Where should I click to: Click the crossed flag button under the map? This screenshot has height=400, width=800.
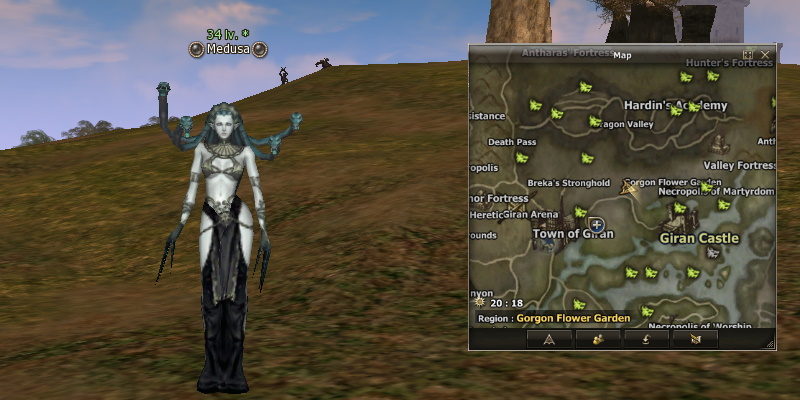click(695, 339)
